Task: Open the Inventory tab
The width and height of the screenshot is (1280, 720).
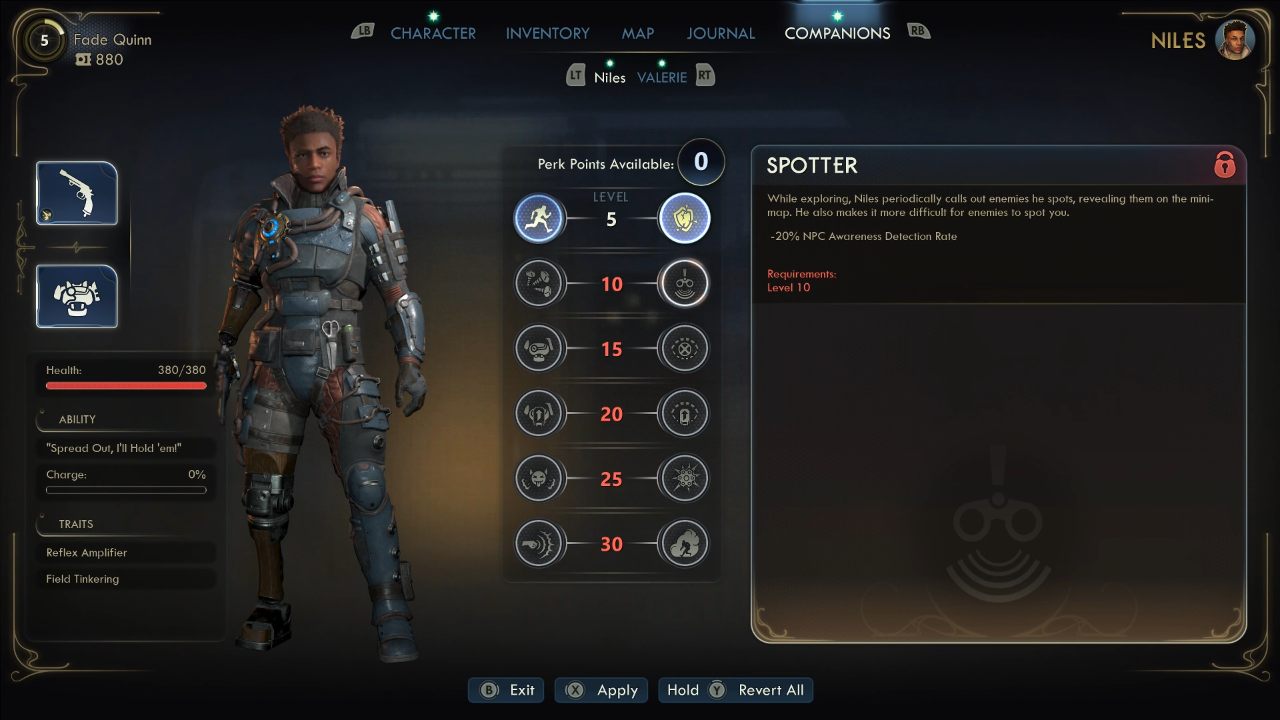Action: click(547, 33)
